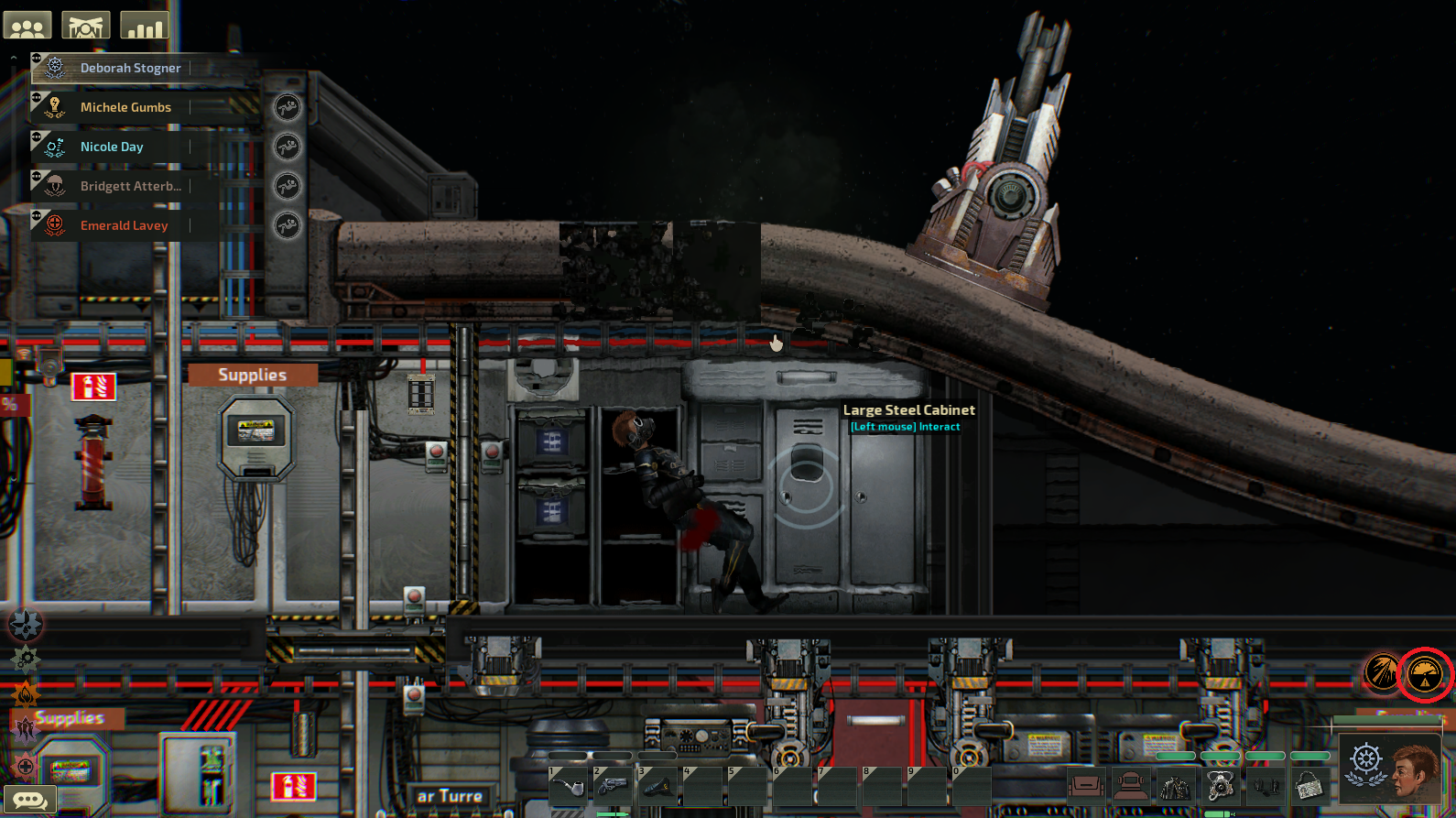Expand Deborah Stogner's crew entry
The width and height of the screenshot is (1456, 818).
[x=37, y=57]
